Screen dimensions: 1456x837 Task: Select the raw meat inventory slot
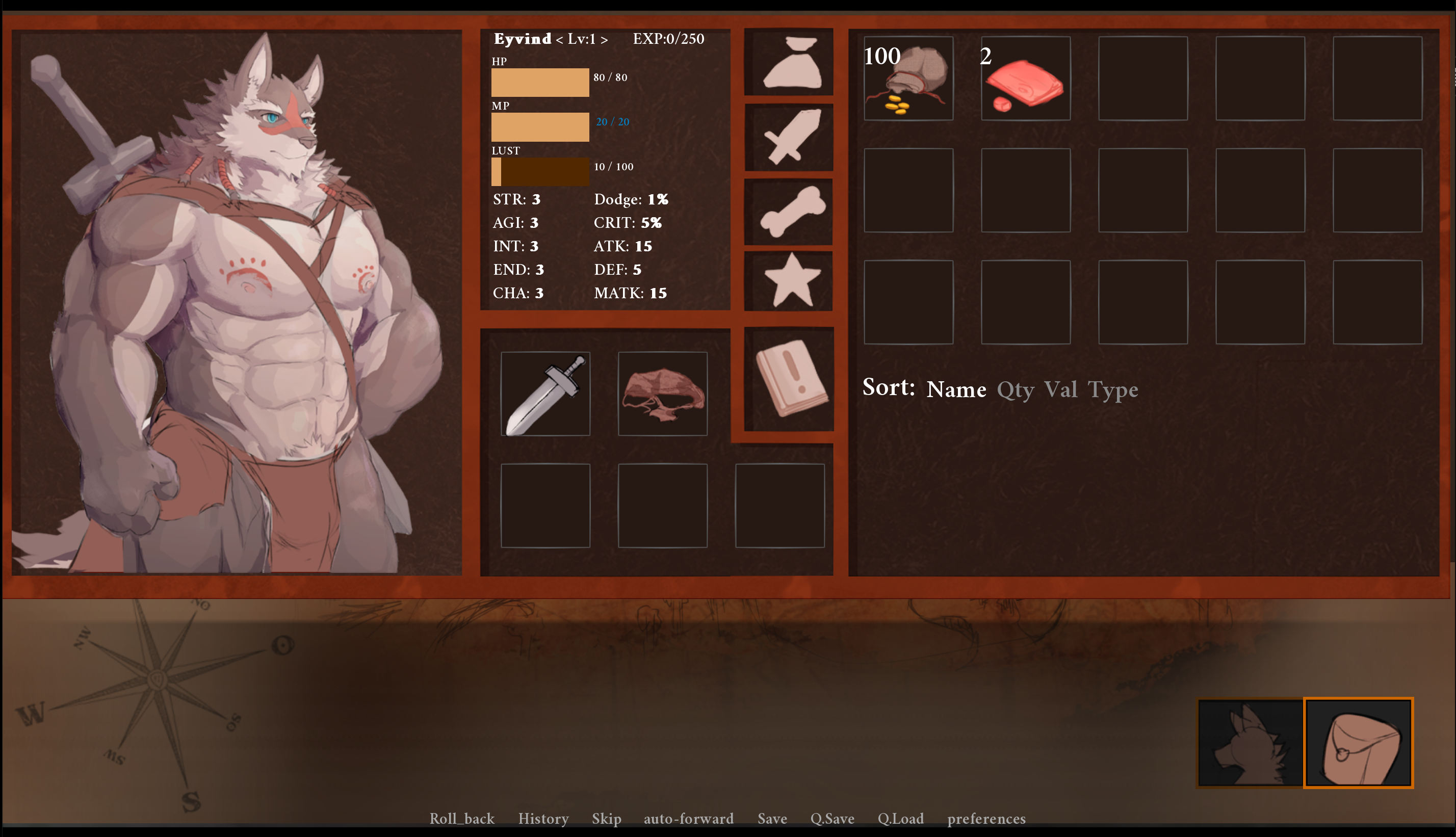1025,78
